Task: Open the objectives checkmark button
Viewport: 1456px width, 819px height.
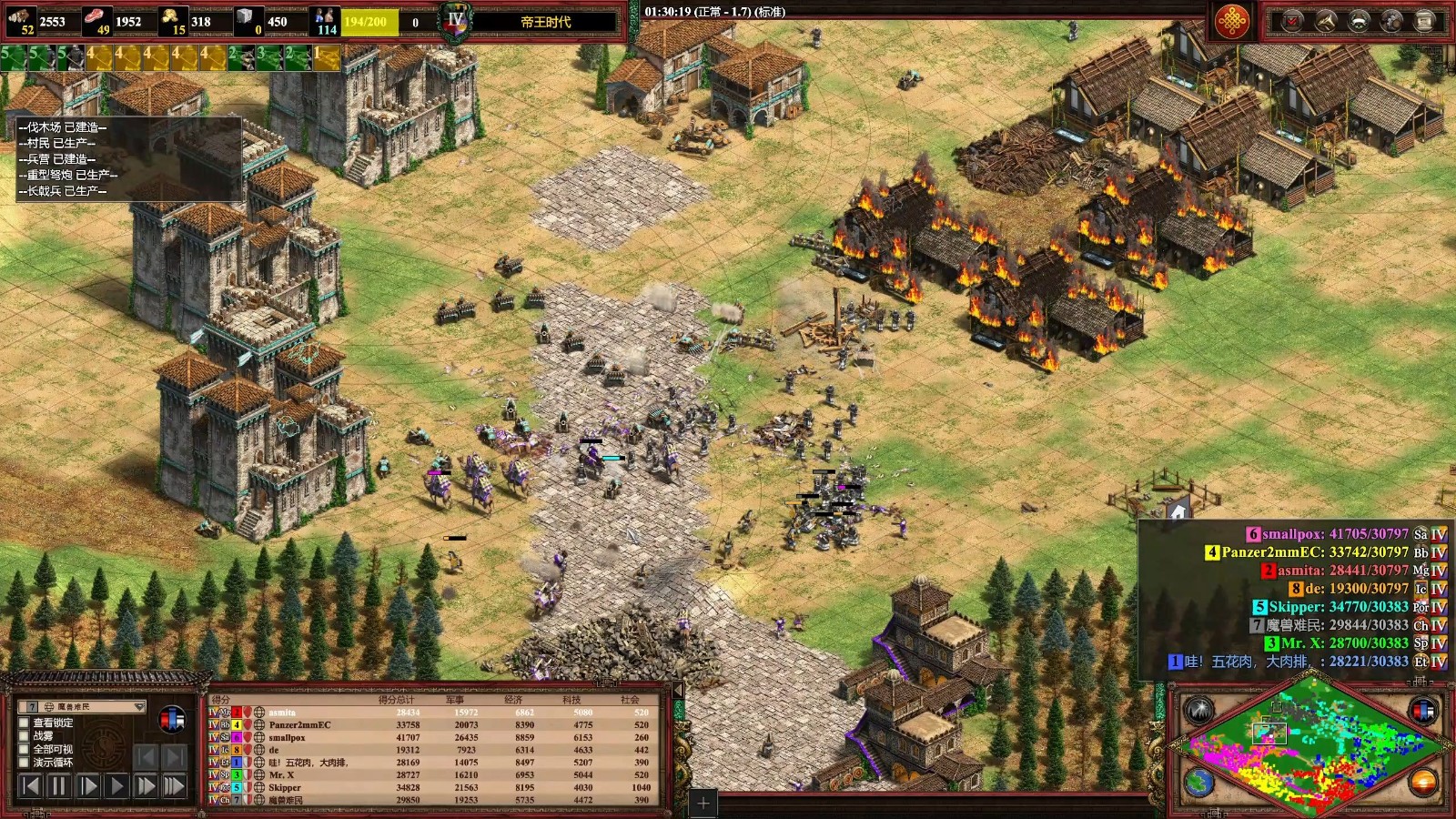Action: point(1292,21)
